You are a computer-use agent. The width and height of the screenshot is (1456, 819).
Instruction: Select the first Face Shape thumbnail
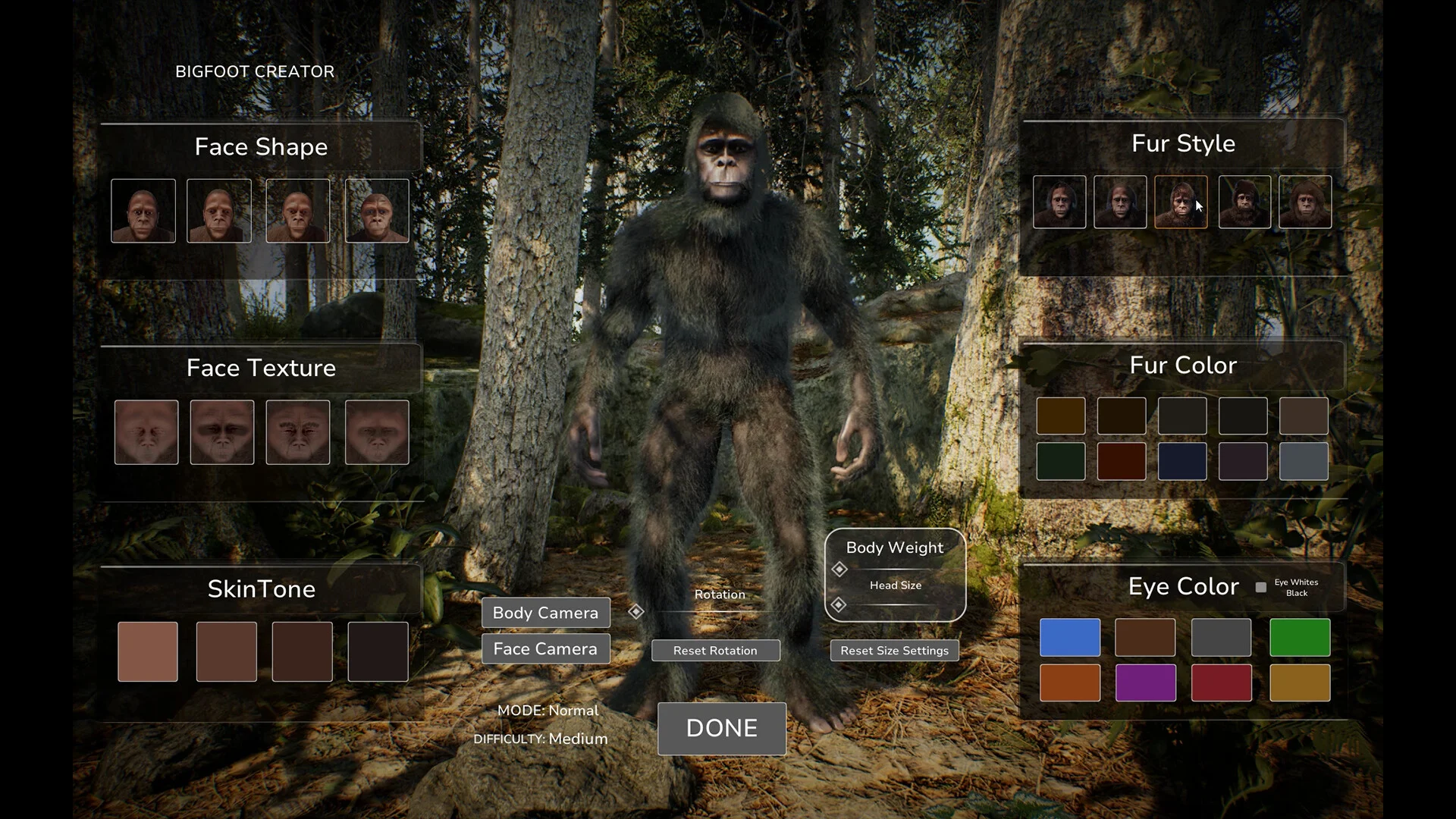point(143,211)
